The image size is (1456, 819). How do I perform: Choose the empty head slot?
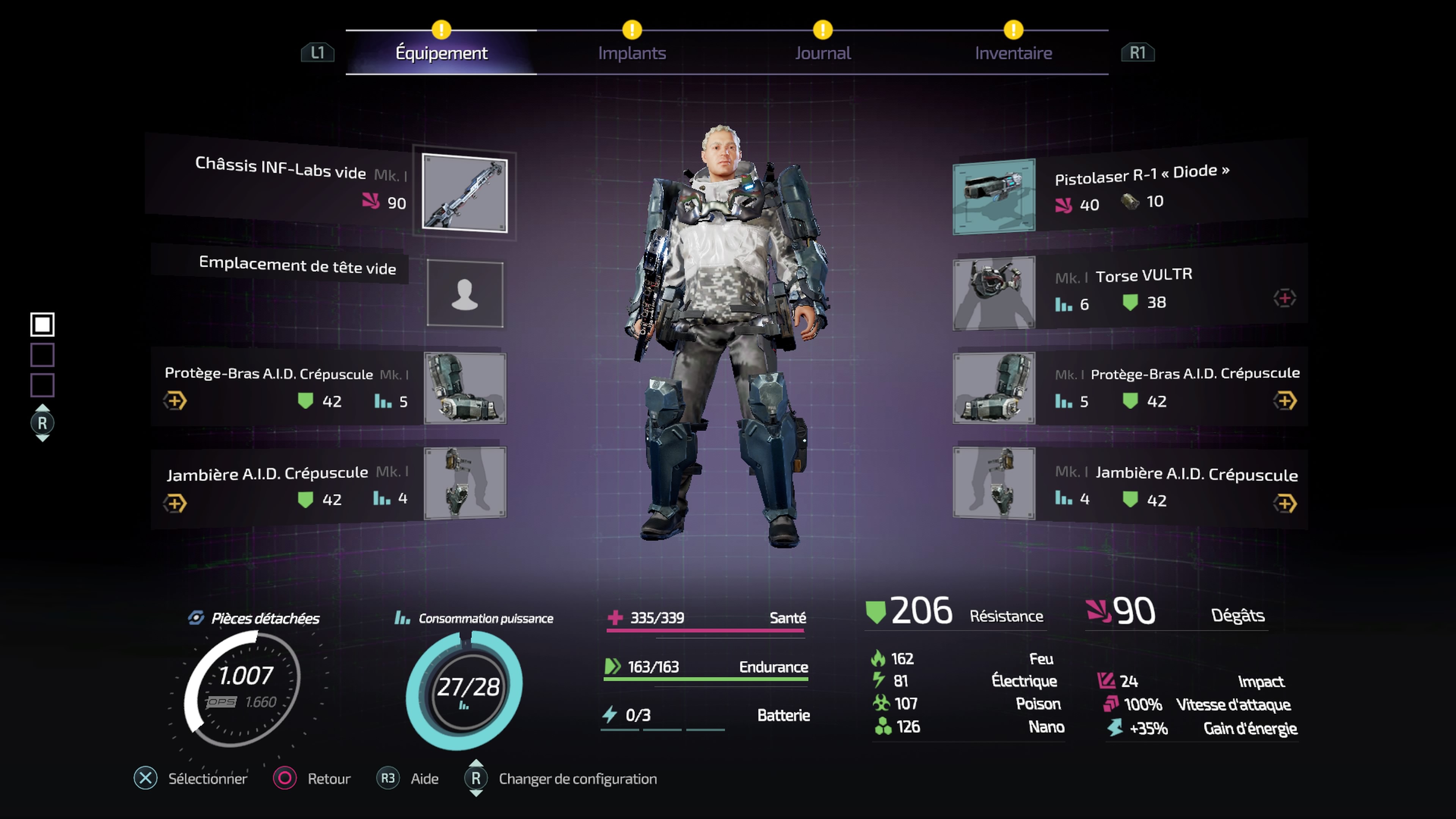pos(464,293)
